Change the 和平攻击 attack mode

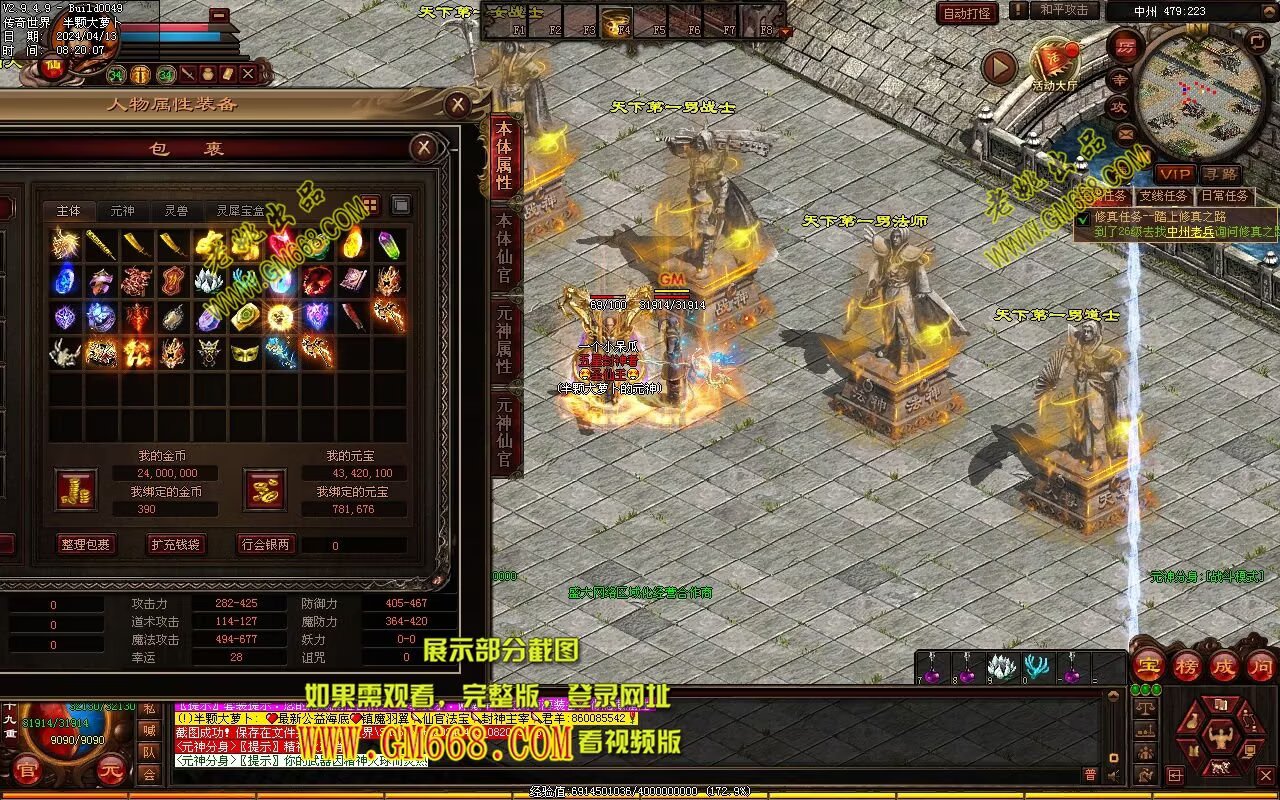point(1063,10)
